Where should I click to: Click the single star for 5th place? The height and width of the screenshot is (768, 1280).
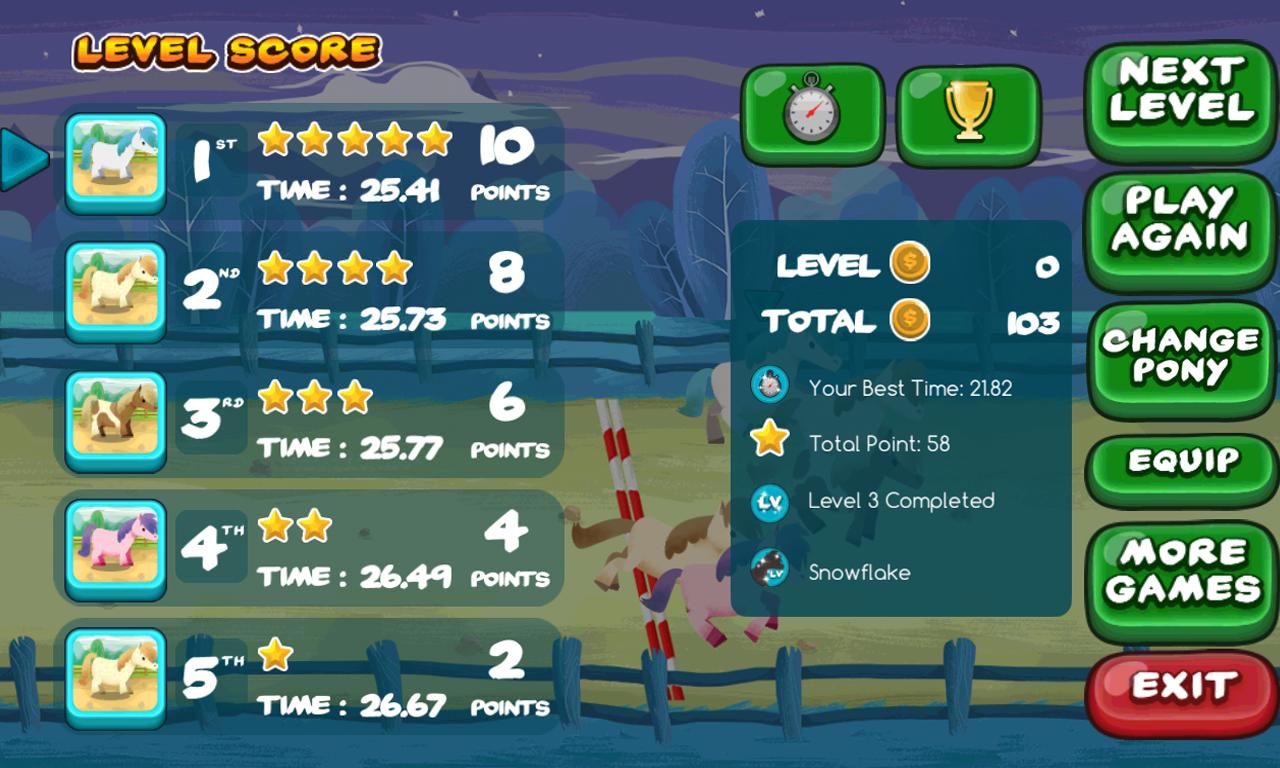274,652
